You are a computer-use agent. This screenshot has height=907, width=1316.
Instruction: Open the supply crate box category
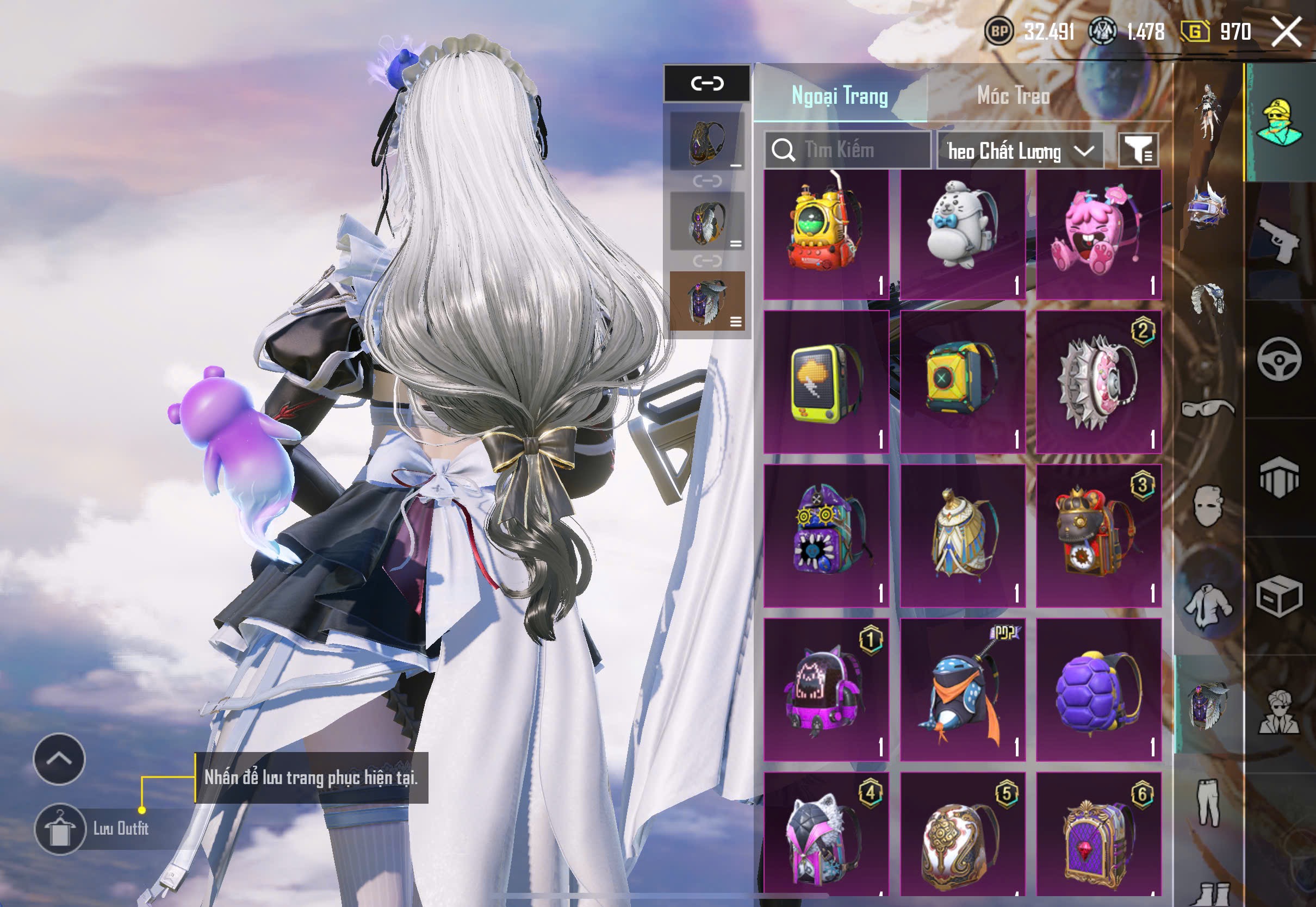tap(1279, 597)
